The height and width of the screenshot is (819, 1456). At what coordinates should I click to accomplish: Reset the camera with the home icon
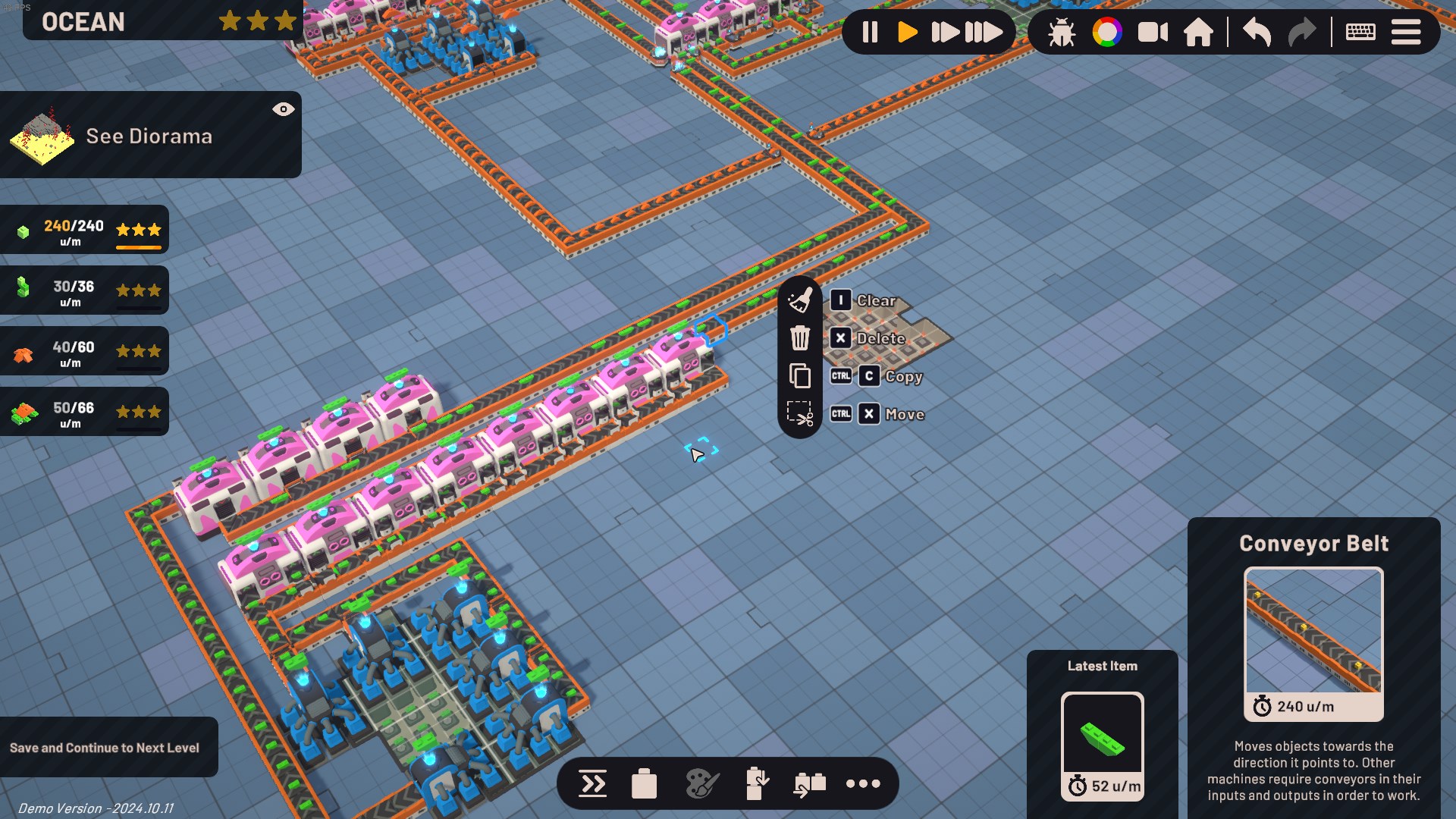tap(1200, 32)
